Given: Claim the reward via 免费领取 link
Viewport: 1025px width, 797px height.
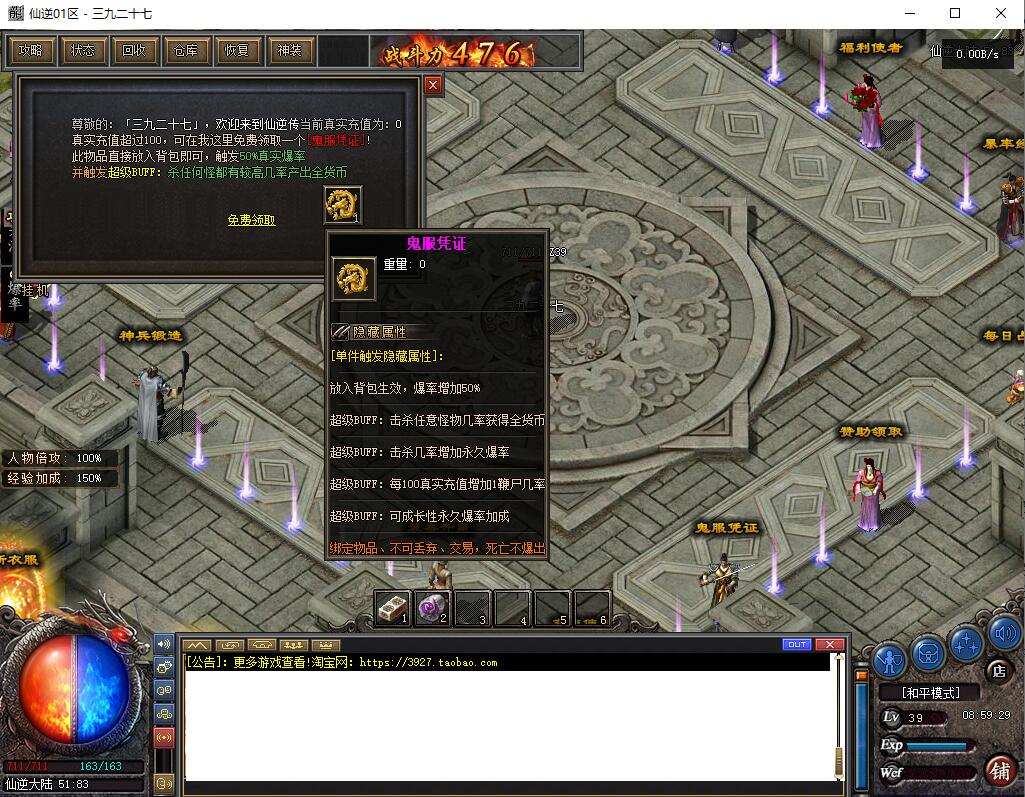Looking at the screenshot, I should coord(251,220).
